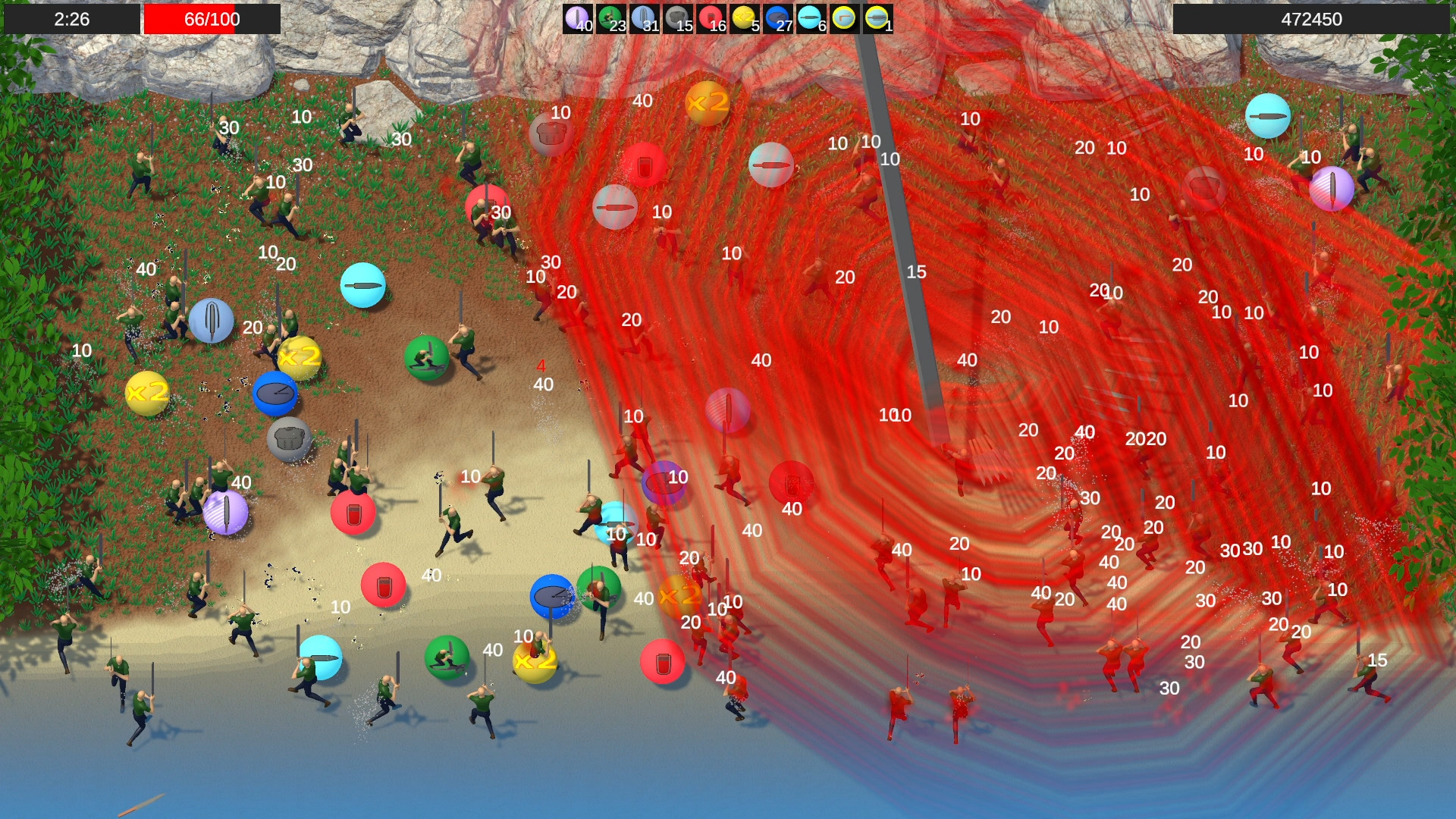Activate the yellow-ringed arrow icon showing 1

[877, 17]
